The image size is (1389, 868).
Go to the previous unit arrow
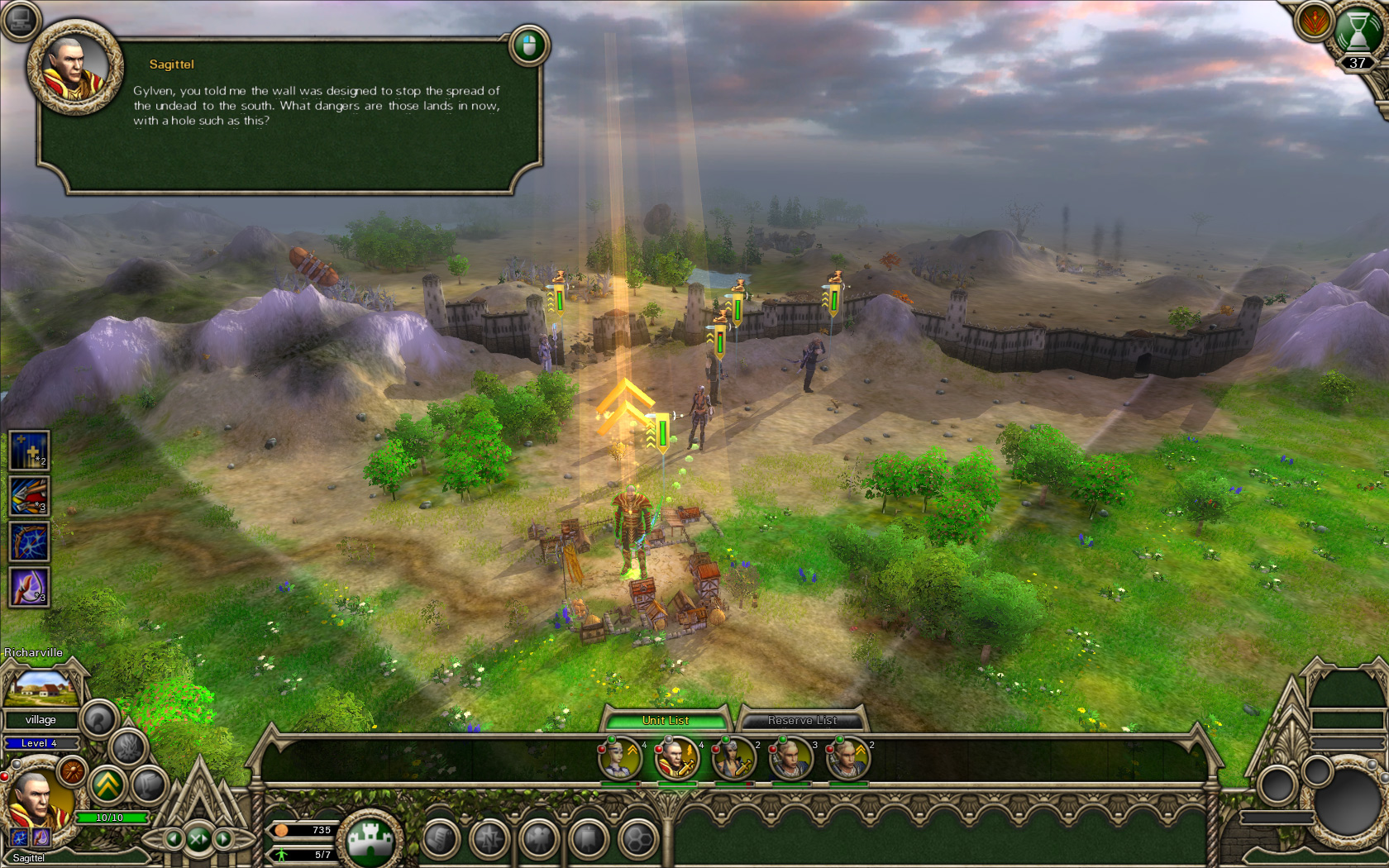click(x=173, y=839)
